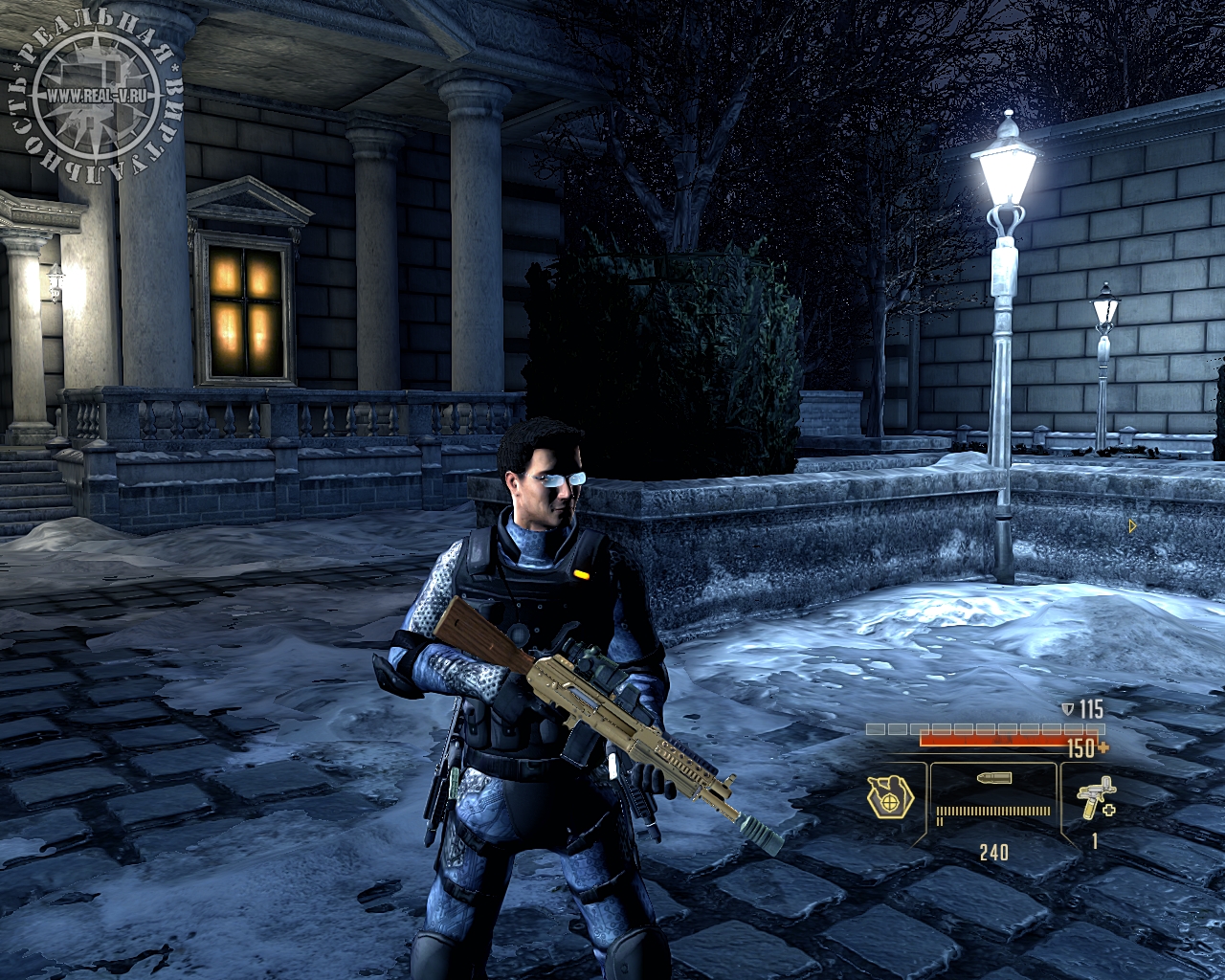The height and width of the screenshot is (980, 1225).
Task: Activate the hexagonal crosshair ability icon
Action: (x=890, y=797)
